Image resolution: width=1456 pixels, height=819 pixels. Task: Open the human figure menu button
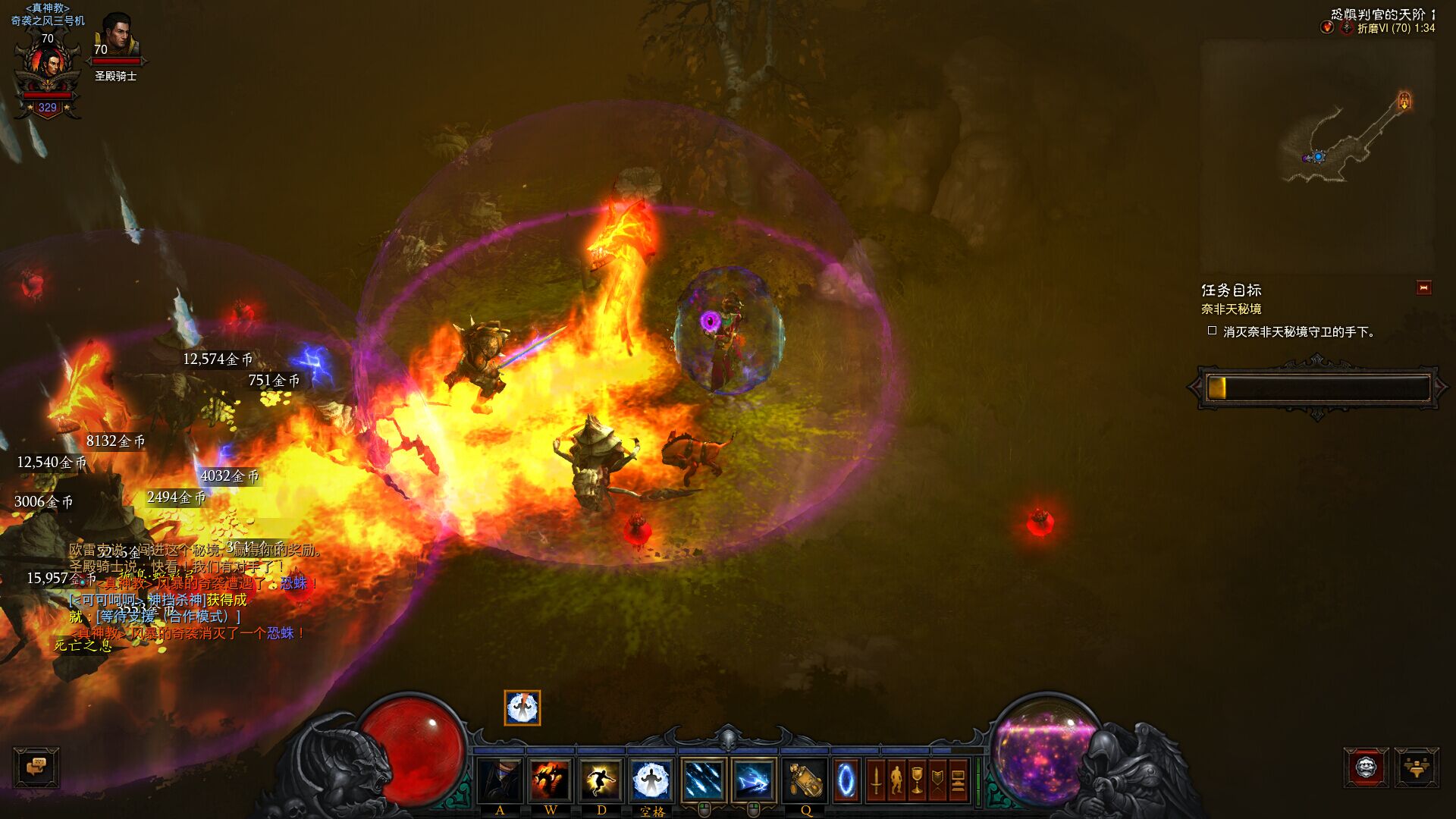point(896,780)
